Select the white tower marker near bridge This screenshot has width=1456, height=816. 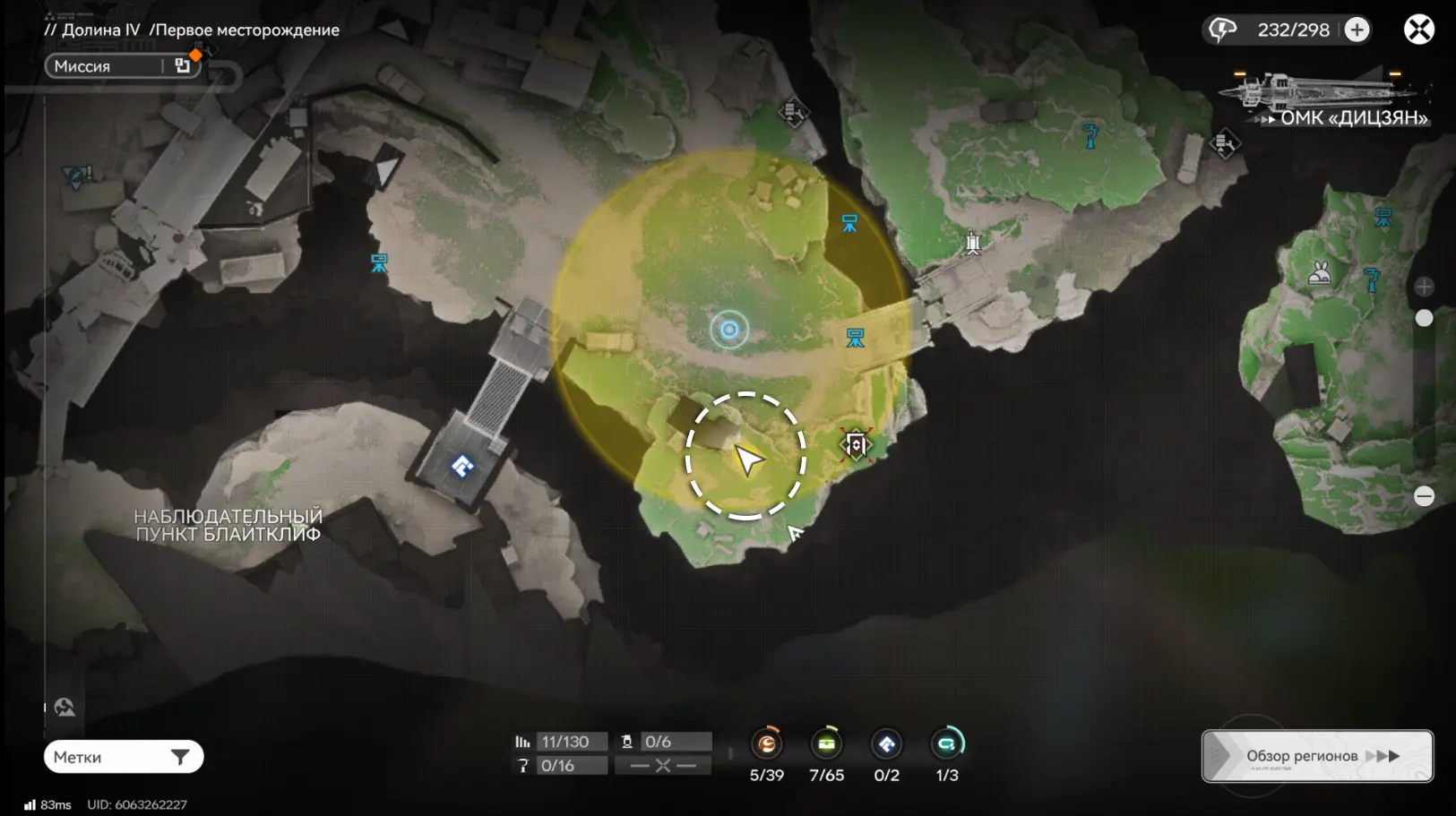click(x=973, y=243)
